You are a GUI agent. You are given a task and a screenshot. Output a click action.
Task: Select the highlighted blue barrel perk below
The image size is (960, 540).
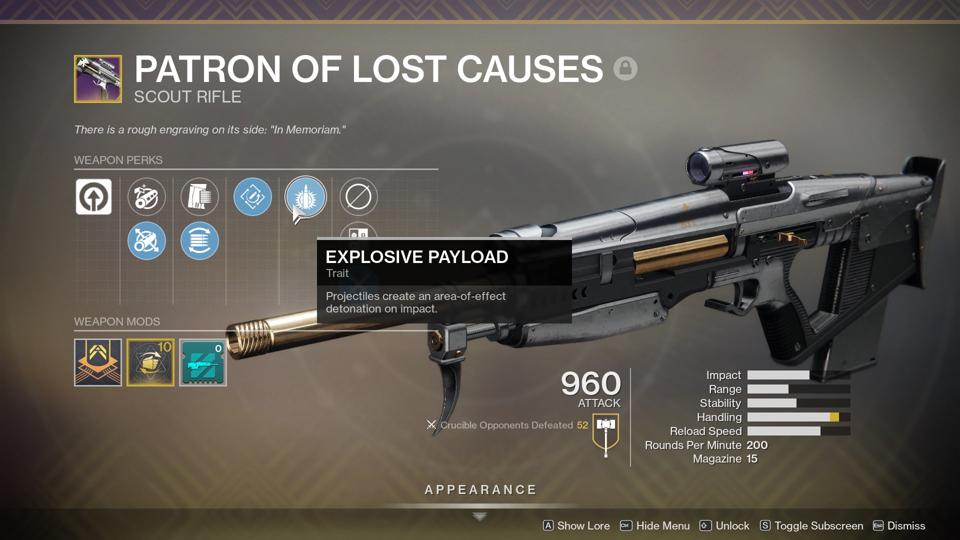tap(147, 241)
